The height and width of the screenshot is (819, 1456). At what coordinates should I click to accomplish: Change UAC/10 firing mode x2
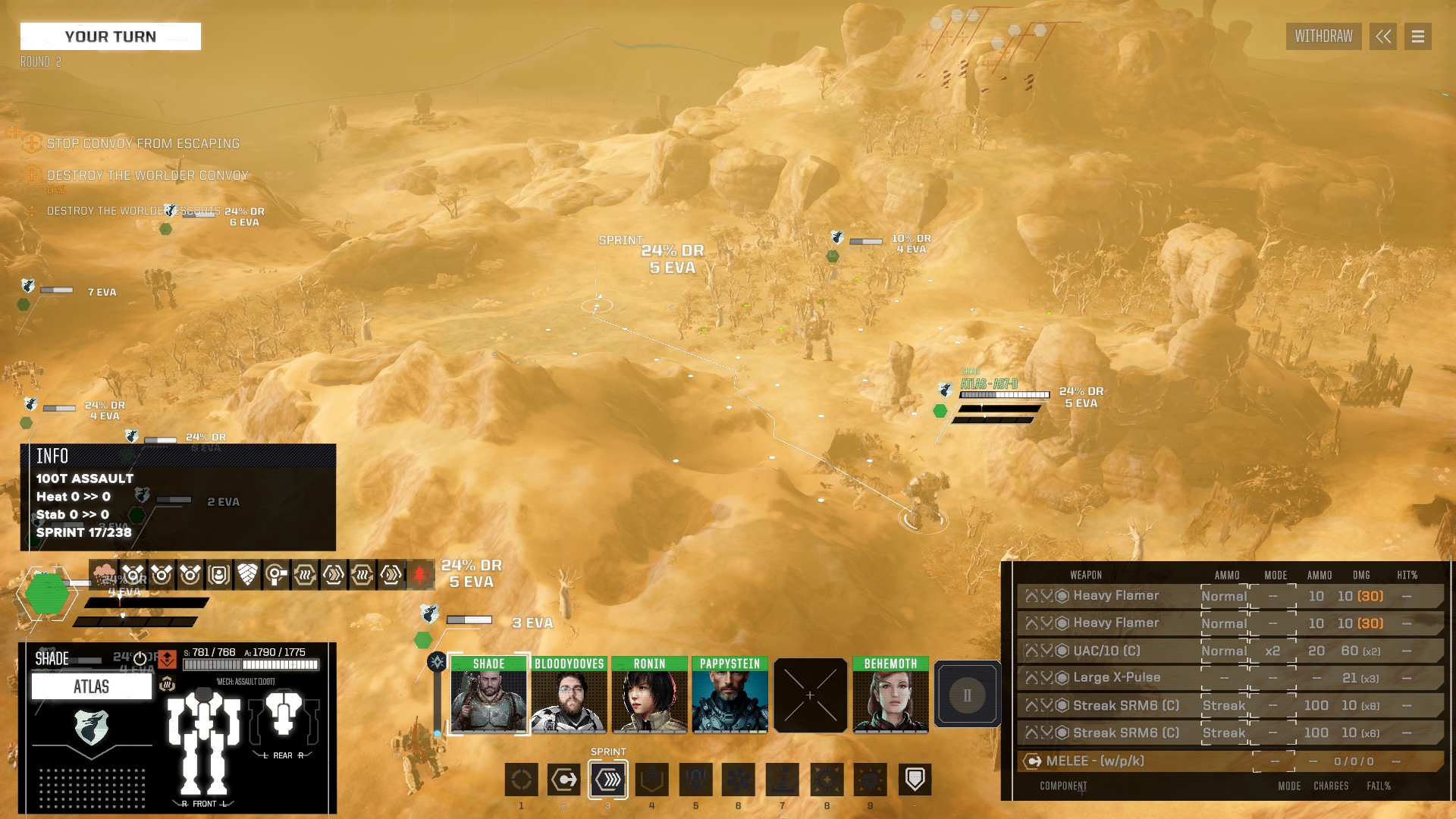pyautogui.click(x=1272, y=651)
